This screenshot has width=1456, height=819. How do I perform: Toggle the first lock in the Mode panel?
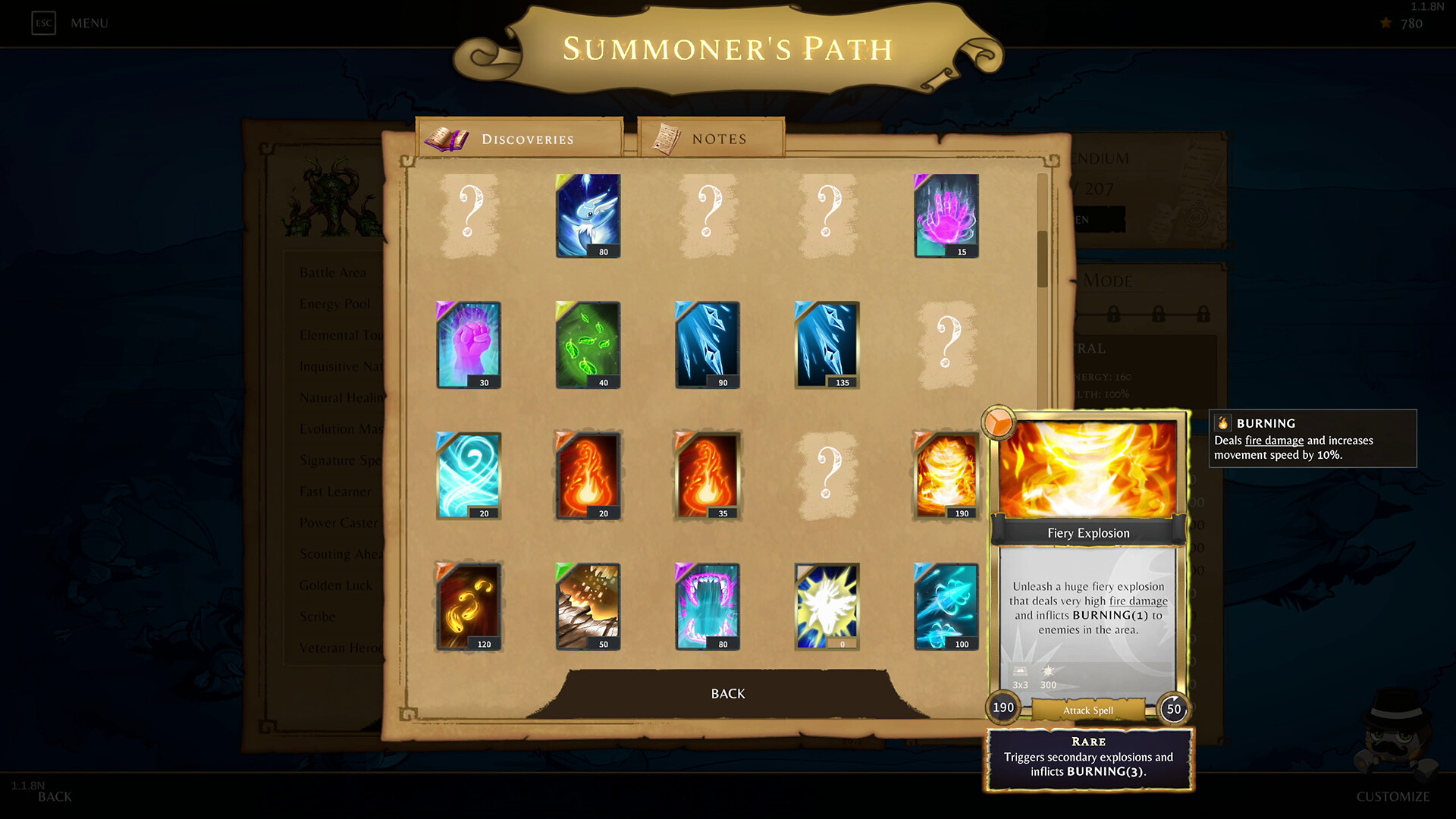pos(1113,313)
